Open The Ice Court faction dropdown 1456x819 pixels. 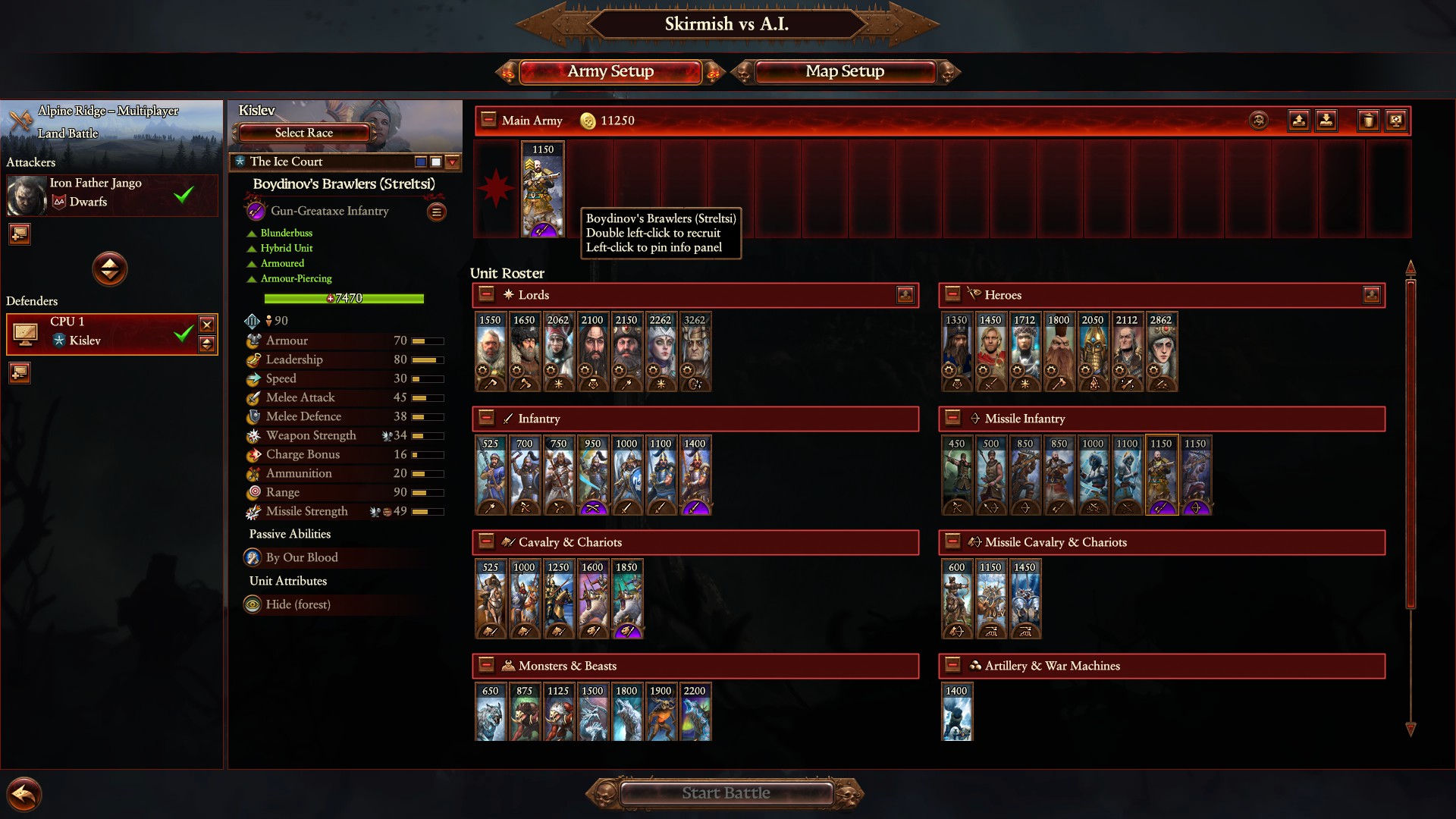pos(453,162)
